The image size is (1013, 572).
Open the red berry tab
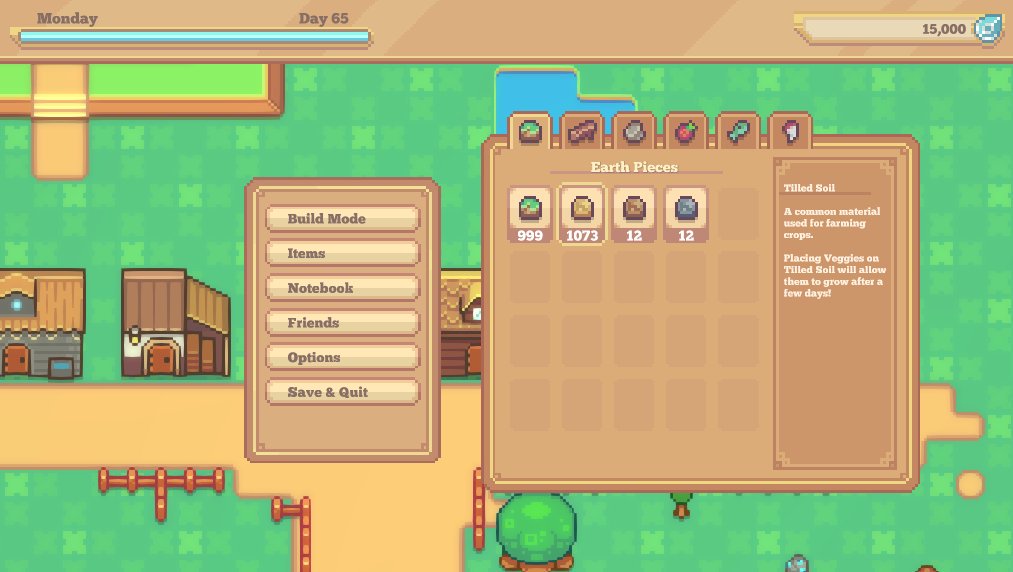coord(686,131)
